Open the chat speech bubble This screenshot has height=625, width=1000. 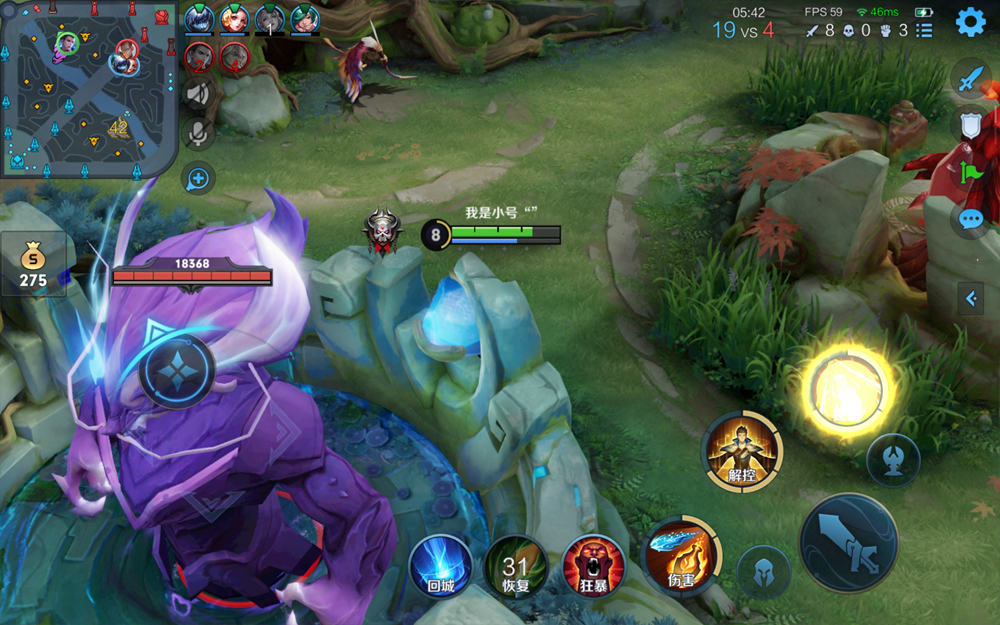970,220
